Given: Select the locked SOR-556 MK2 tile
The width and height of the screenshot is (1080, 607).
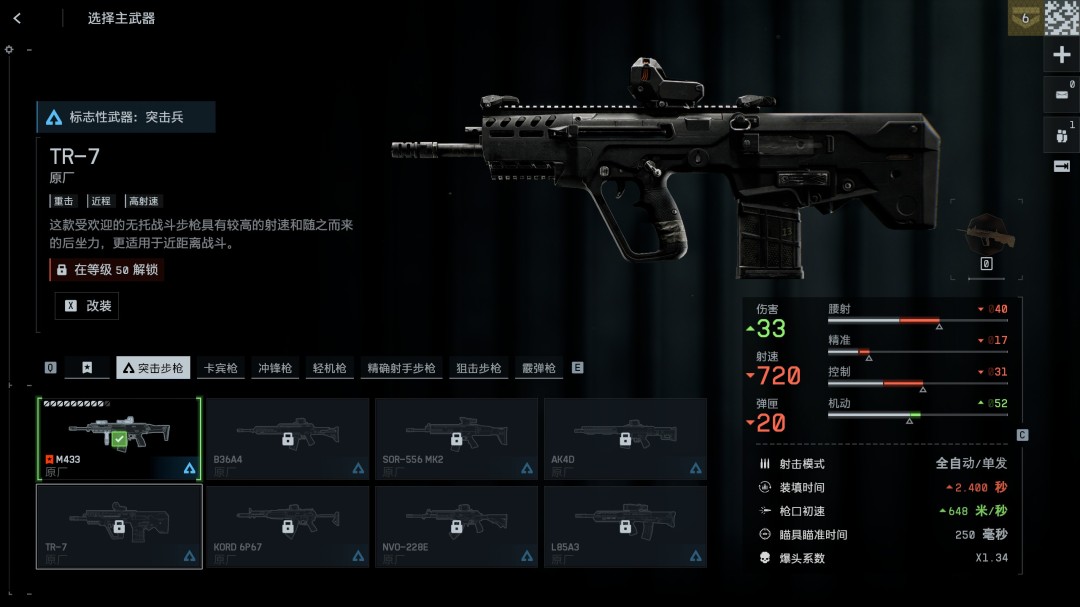Looking at the screenshot, I should [x=456, y=439].
